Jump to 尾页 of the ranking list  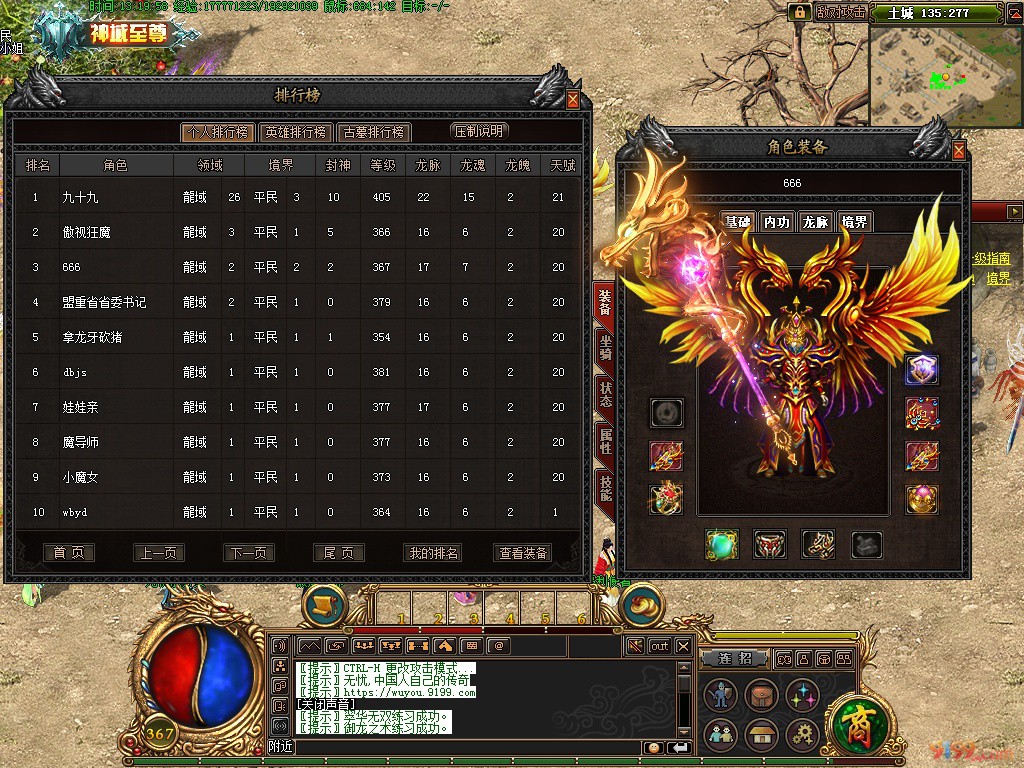[x=339, y=553]
